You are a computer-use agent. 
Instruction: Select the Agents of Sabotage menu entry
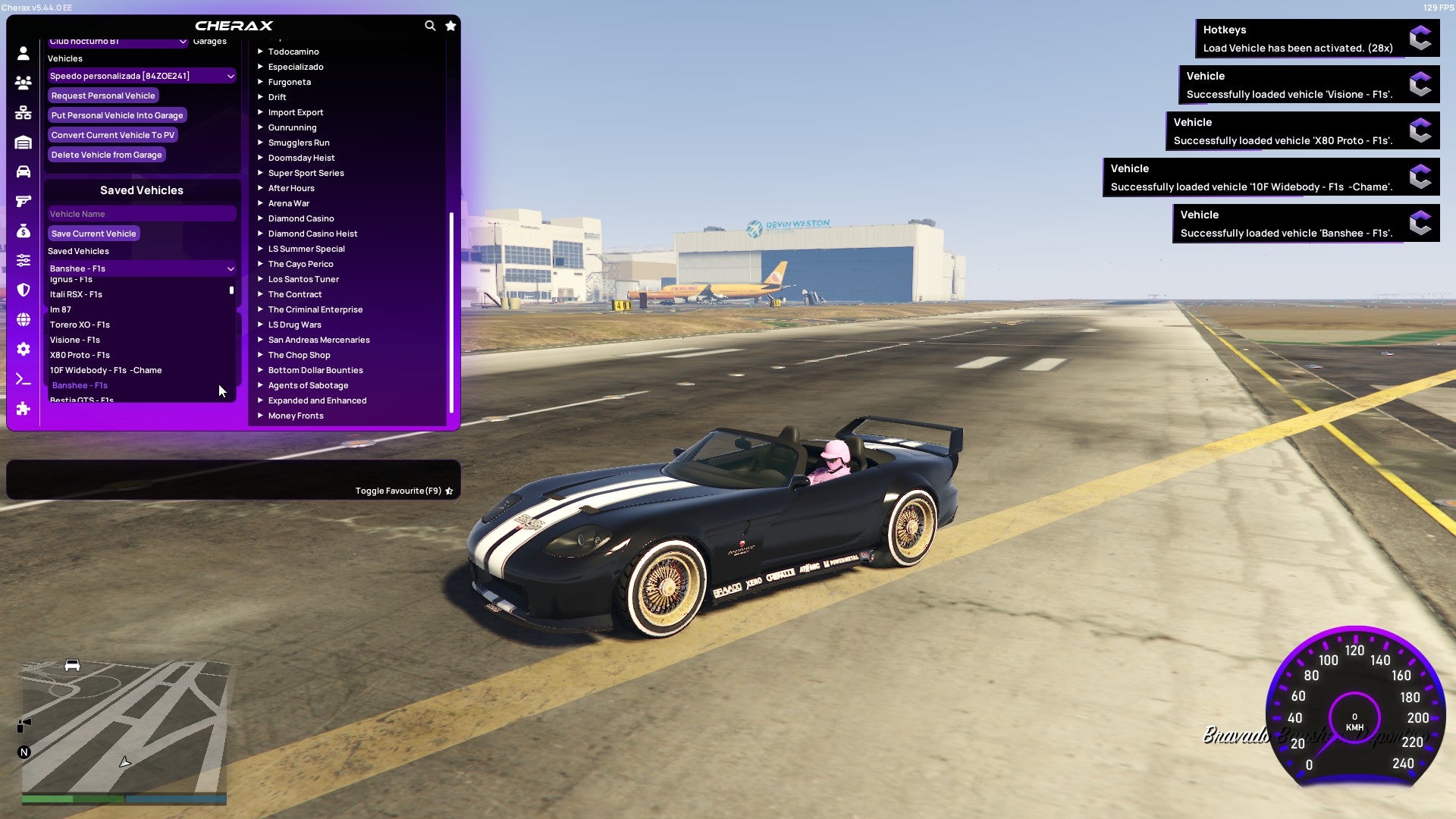[x=308, y=384]
